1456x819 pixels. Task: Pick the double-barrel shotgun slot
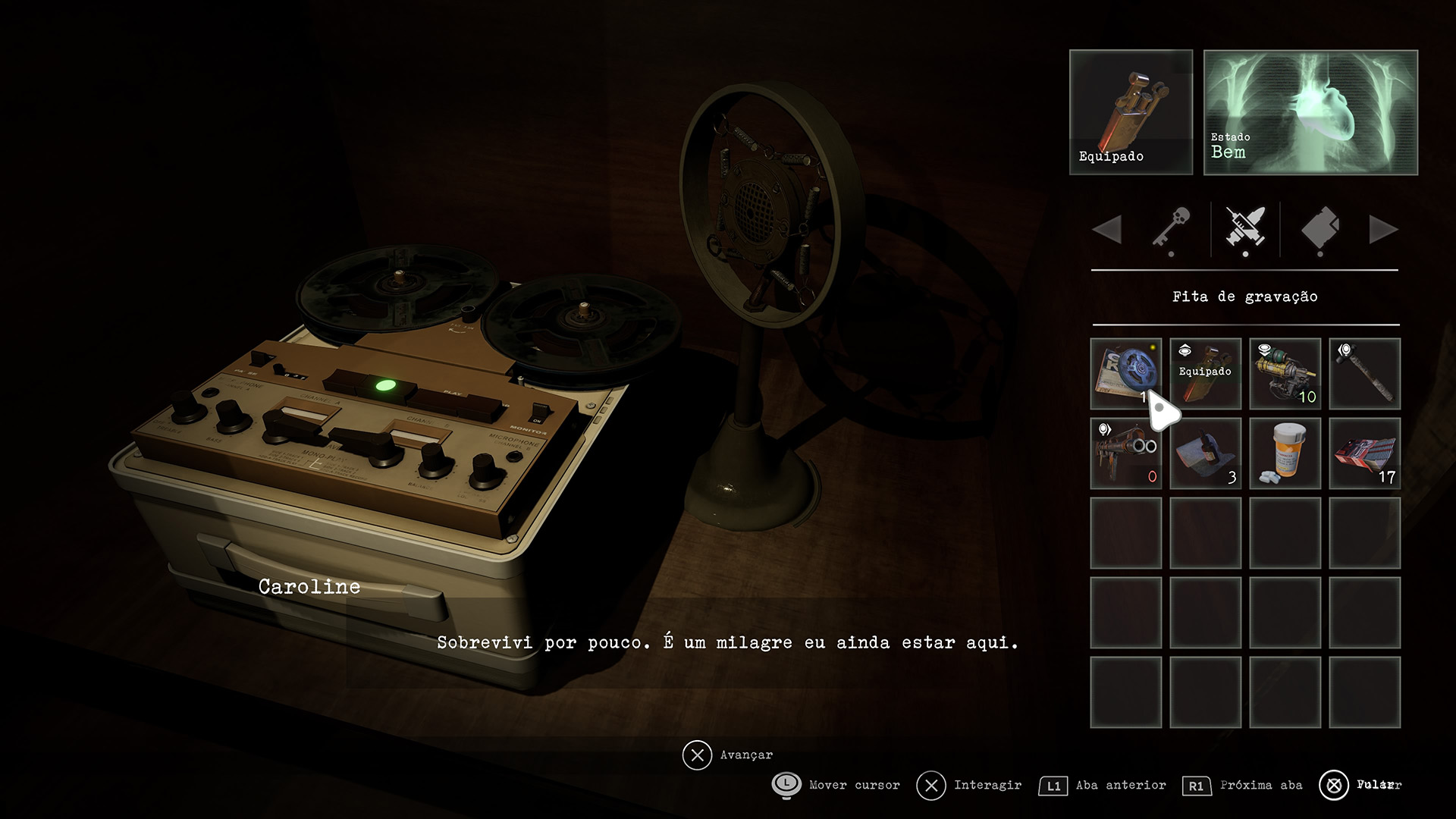pos(1125,453)
